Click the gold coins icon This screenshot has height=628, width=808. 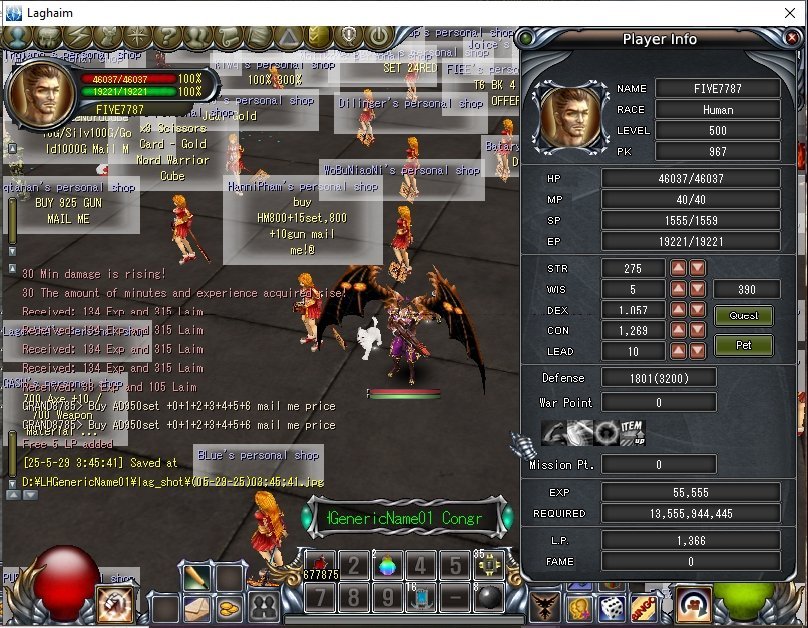click(x=229, y=606)
